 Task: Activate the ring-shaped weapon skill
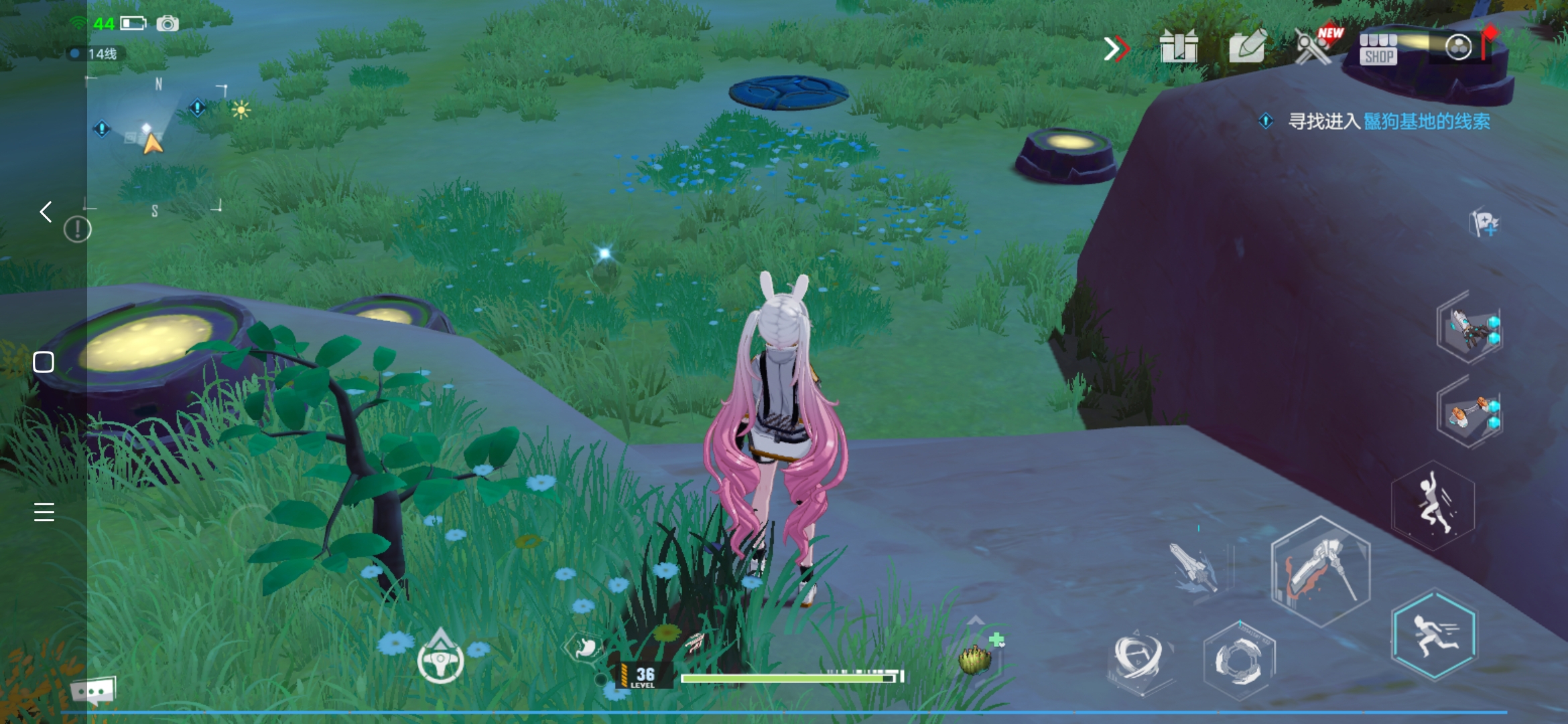tap(1239, 660)
